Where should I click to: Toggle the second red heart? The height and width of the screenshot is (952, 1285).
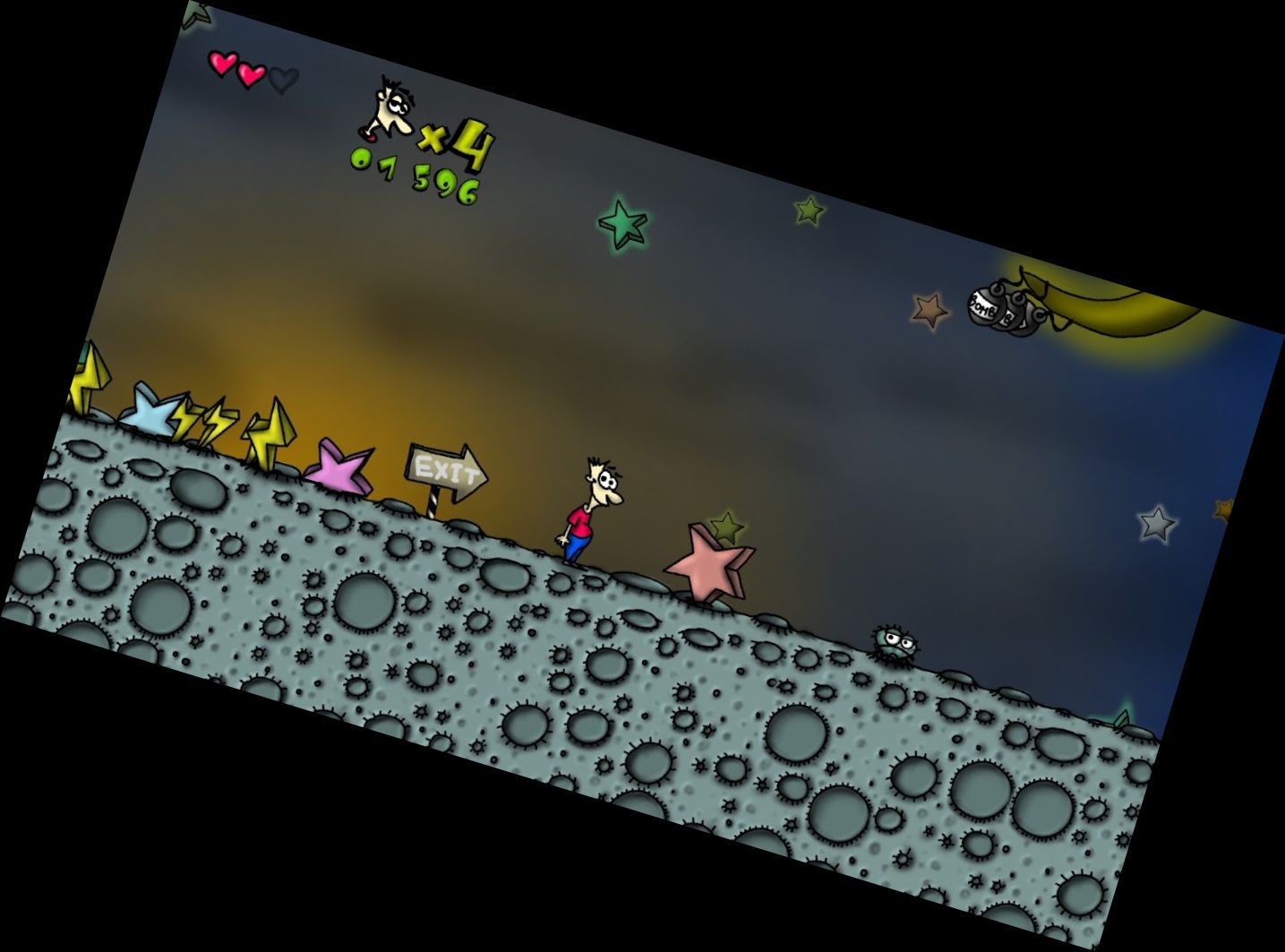tap(252, 73)
